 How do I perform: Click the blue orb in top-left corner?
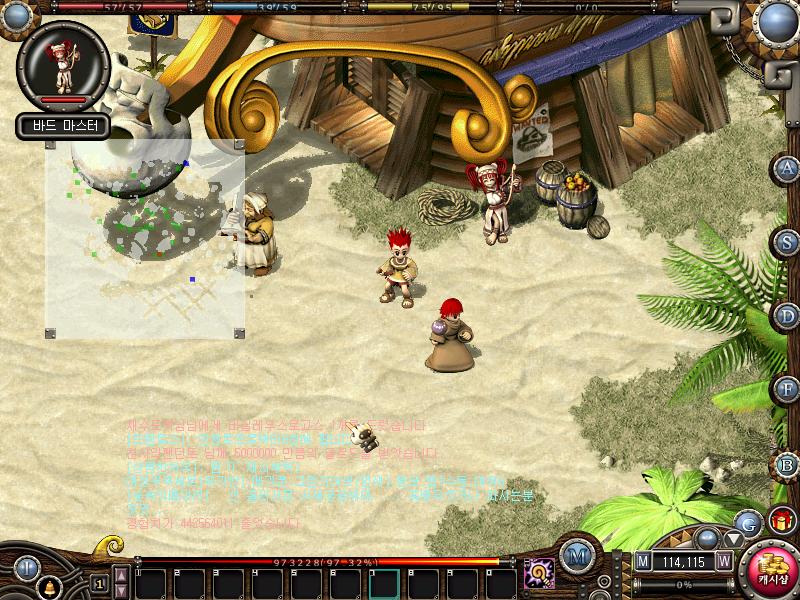pos(18,16)
